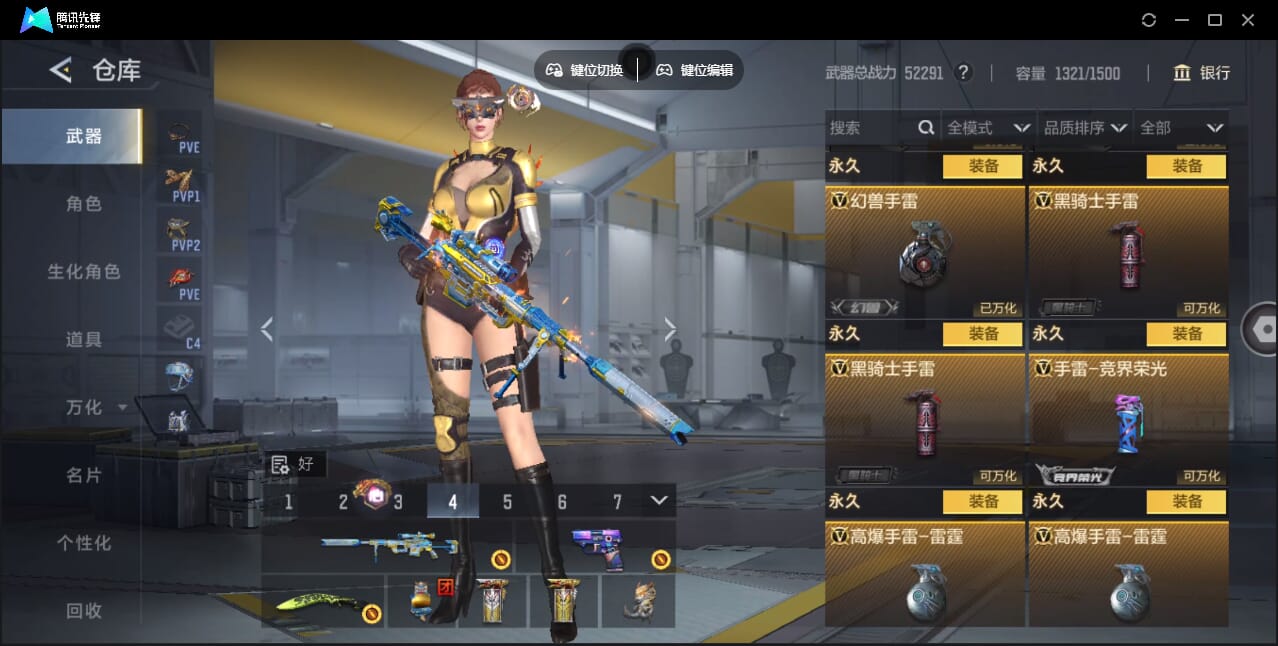The width and height of the screenshot is (1278, 646).
Task: Show the next character view arrow
Action: pos(670,329)
